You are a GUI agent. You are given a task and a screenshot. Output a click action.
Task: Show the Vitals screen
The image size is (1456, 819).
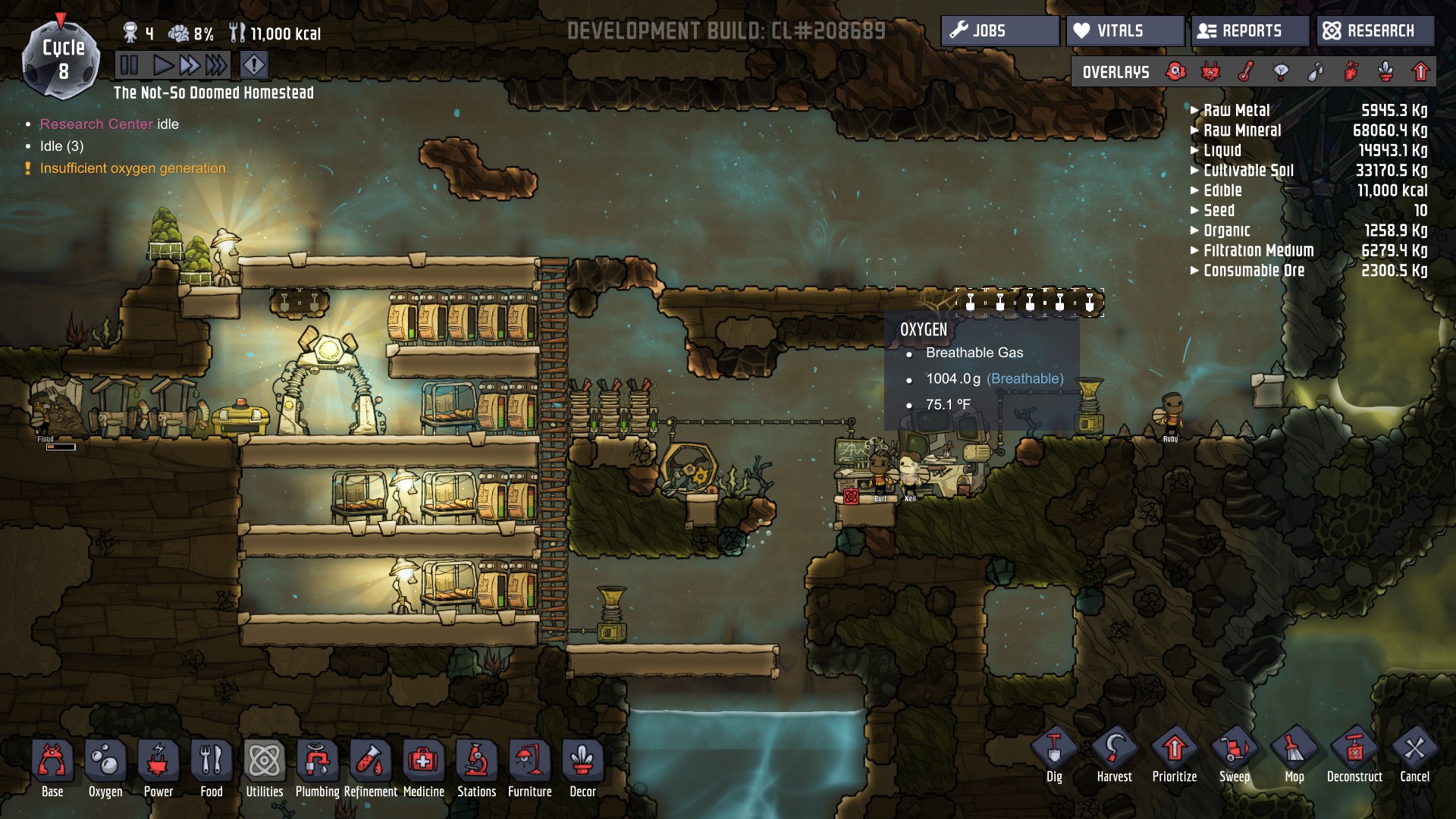(1125, 31)
